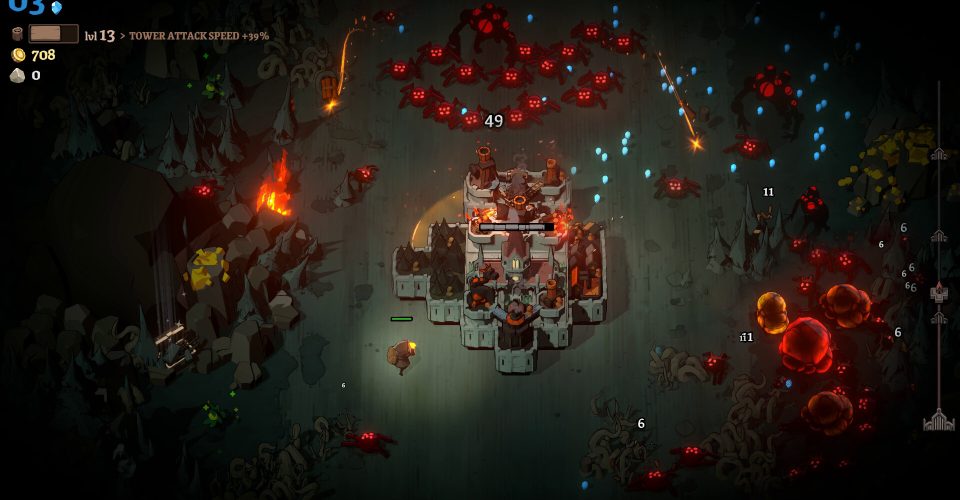Click the blue crystal gem icon
Image resolution: width=960 pixels, height=500 pixels.
(x=56, y=7)
